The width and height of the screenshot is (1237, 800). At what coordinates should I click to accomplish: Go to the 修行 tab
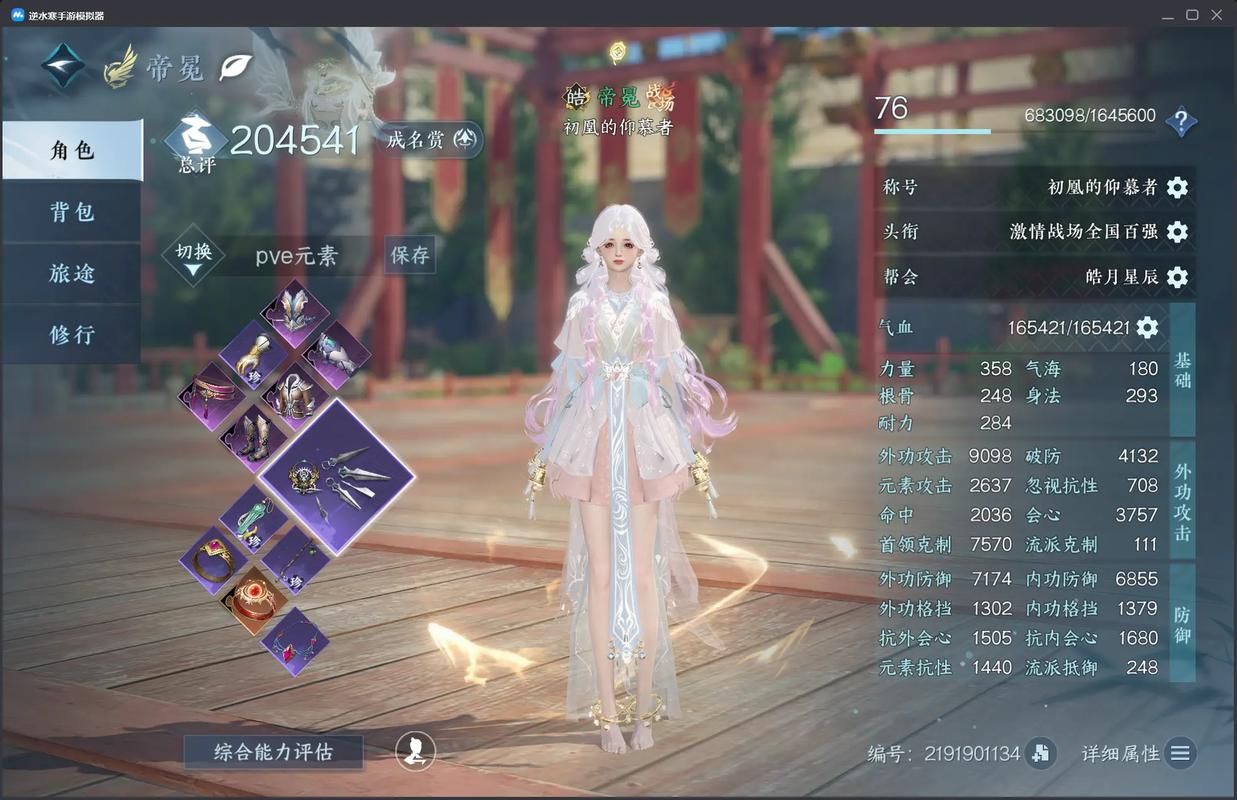pos(72,334)
